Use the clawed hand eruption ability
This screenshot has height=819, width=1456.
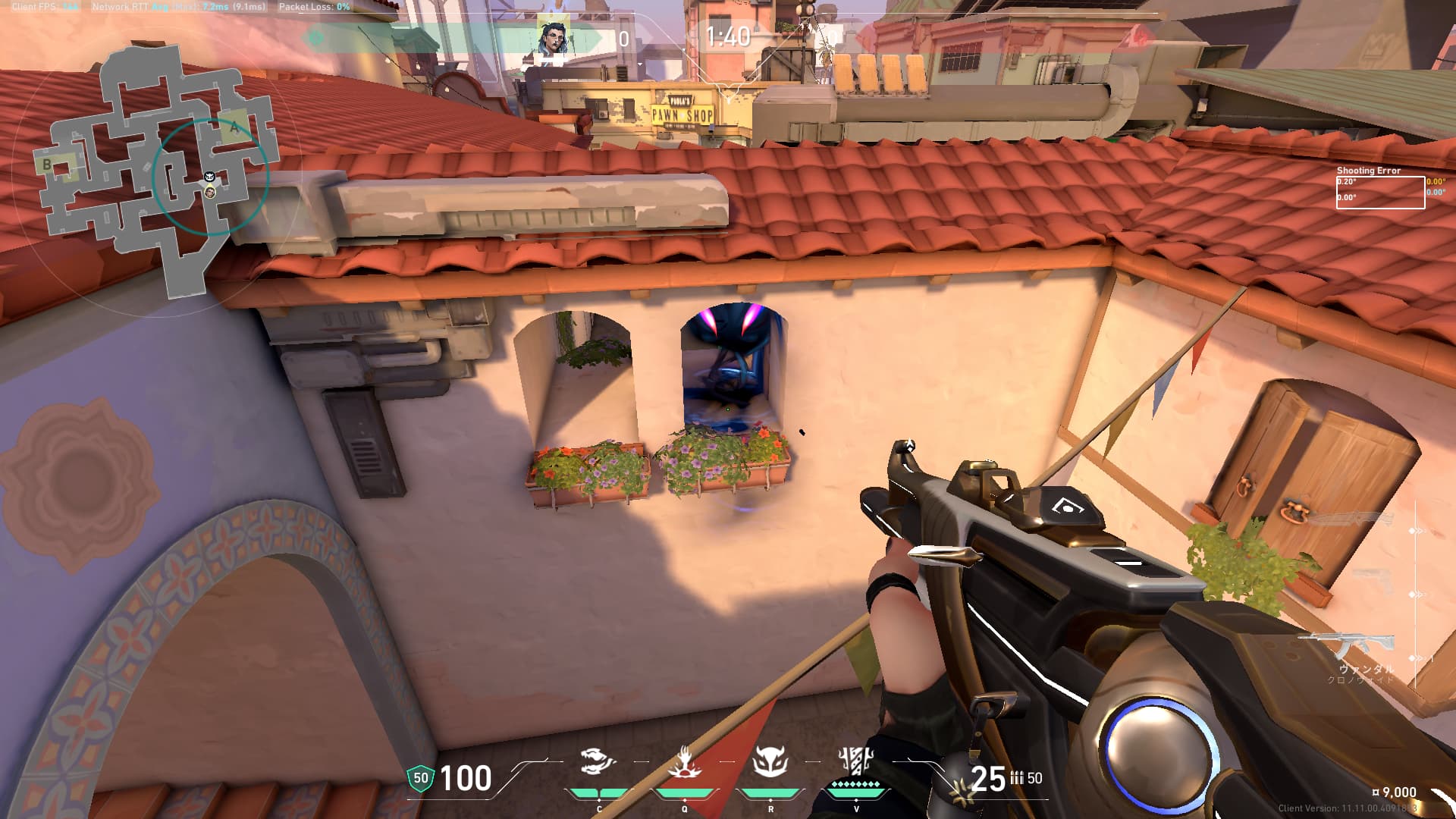684,761
